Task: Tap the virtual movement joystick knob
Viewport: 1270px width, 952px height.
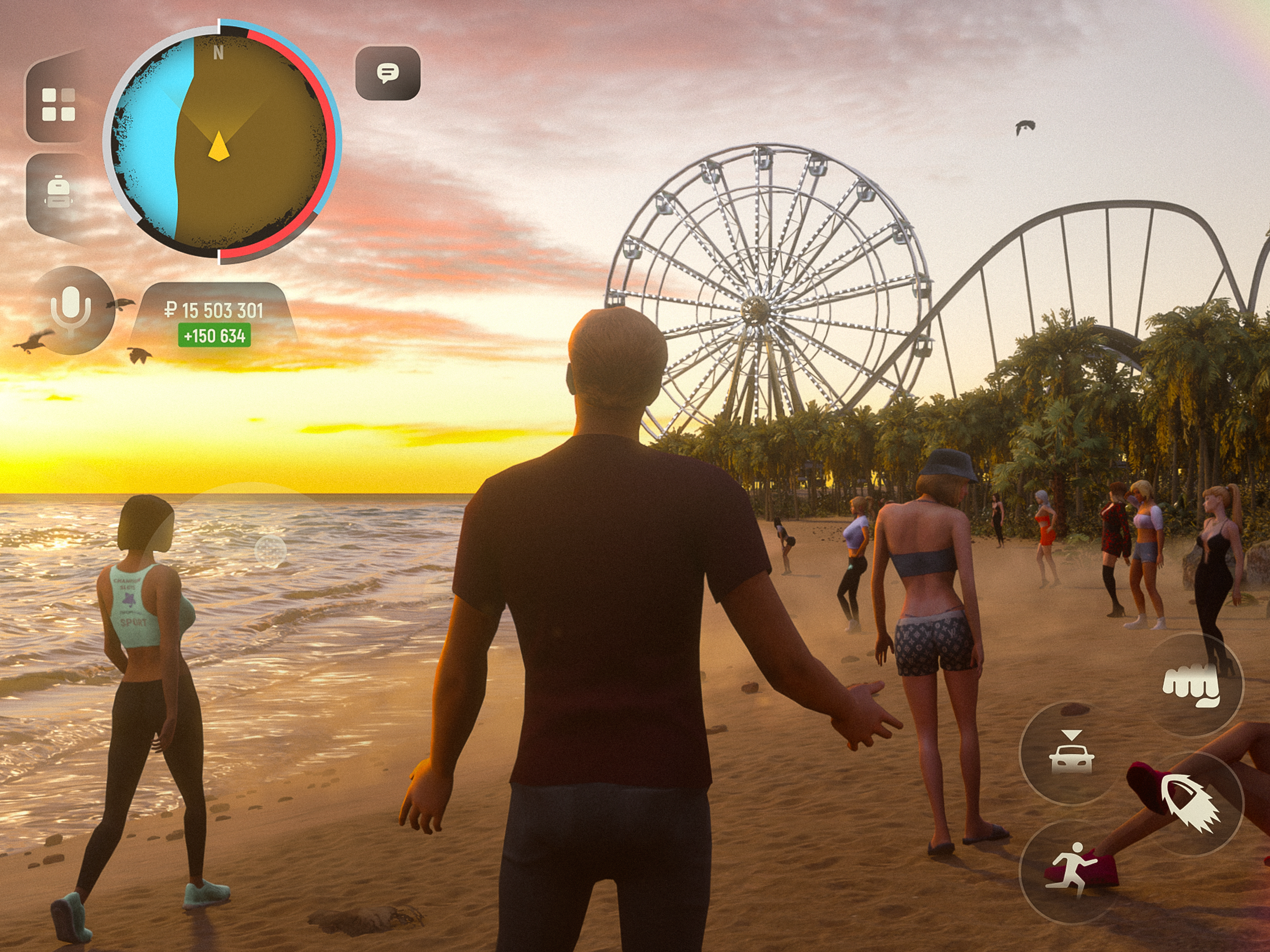Action: click(x=270, y=550)
